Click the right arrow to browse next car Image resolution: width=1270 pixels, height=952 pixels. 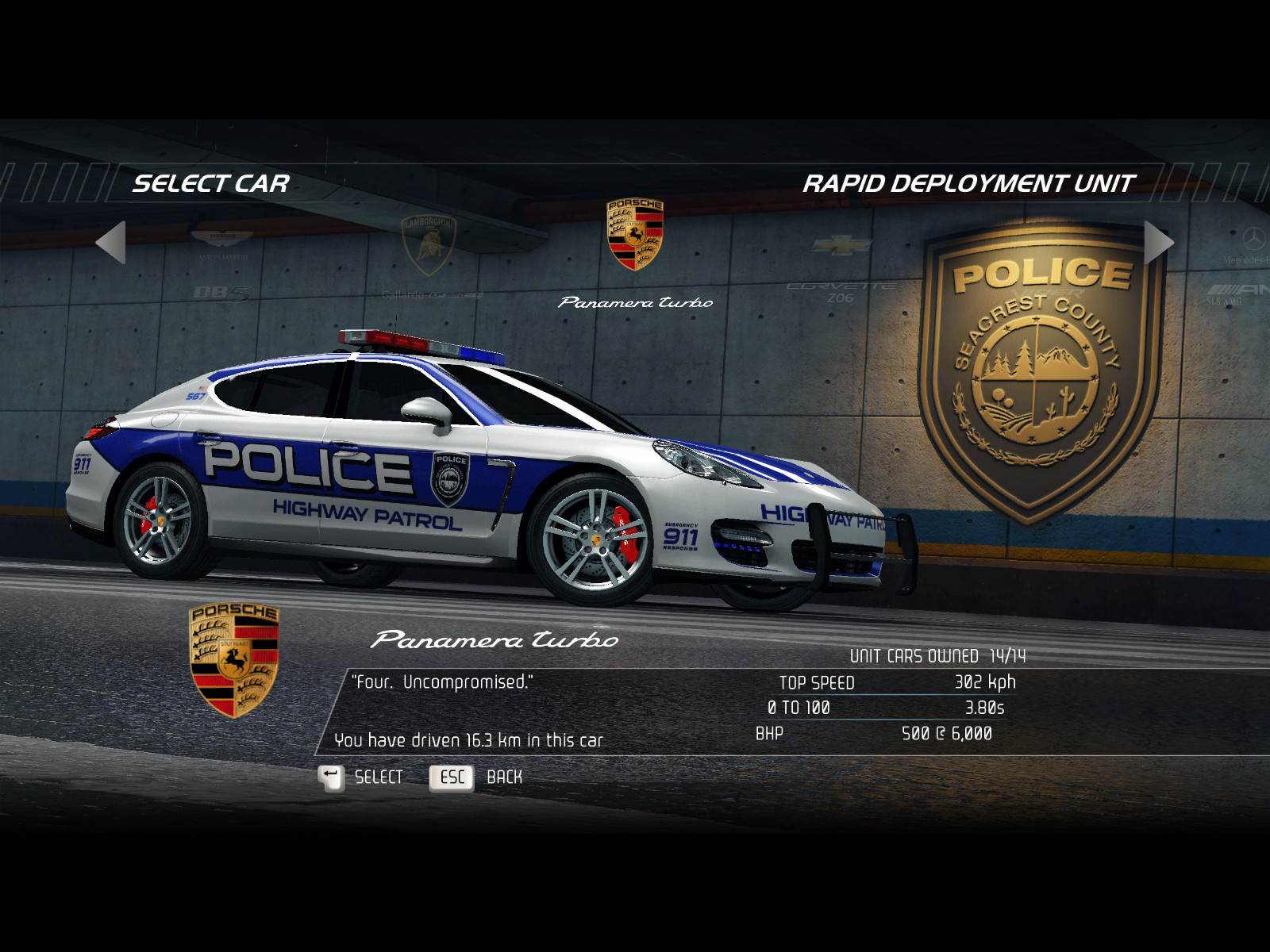1157,242
